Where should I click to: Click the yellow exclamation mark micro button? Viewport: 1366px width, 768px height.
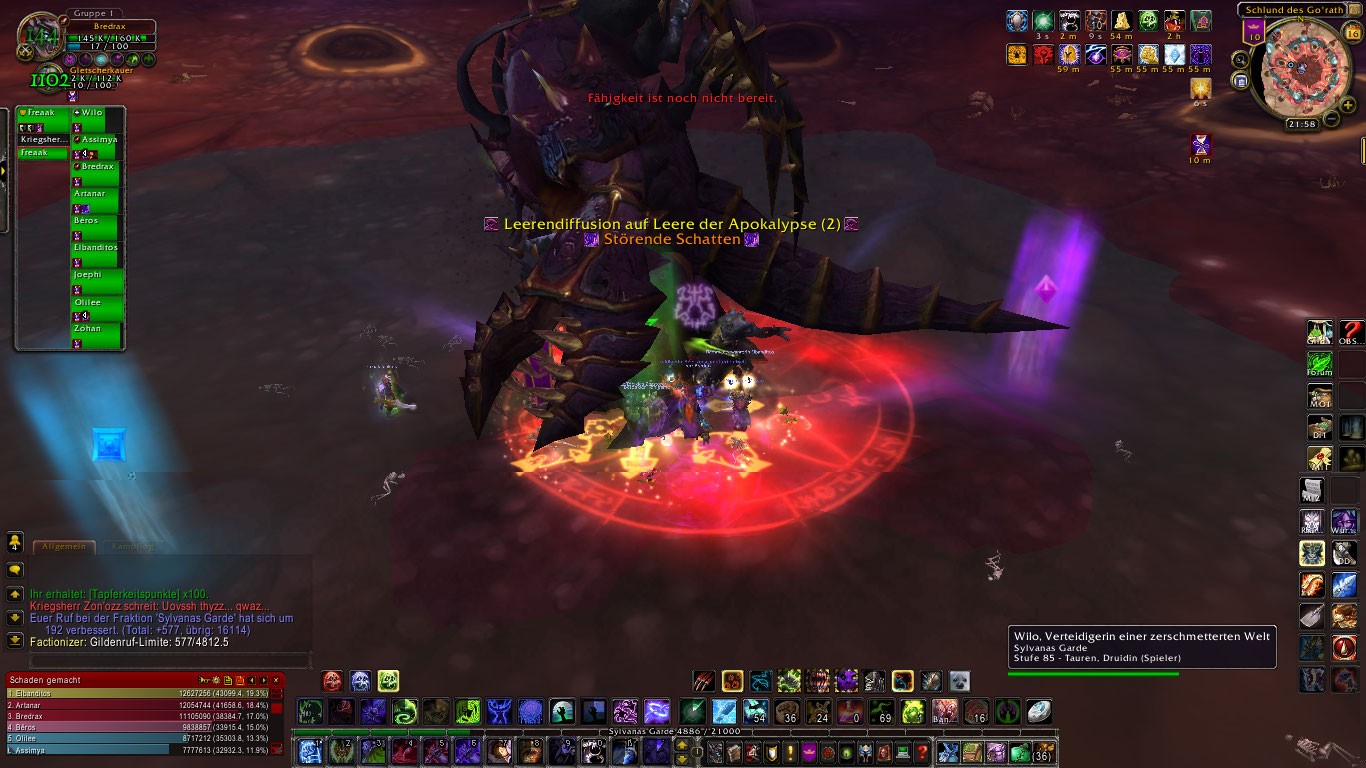tap(789, 752)
